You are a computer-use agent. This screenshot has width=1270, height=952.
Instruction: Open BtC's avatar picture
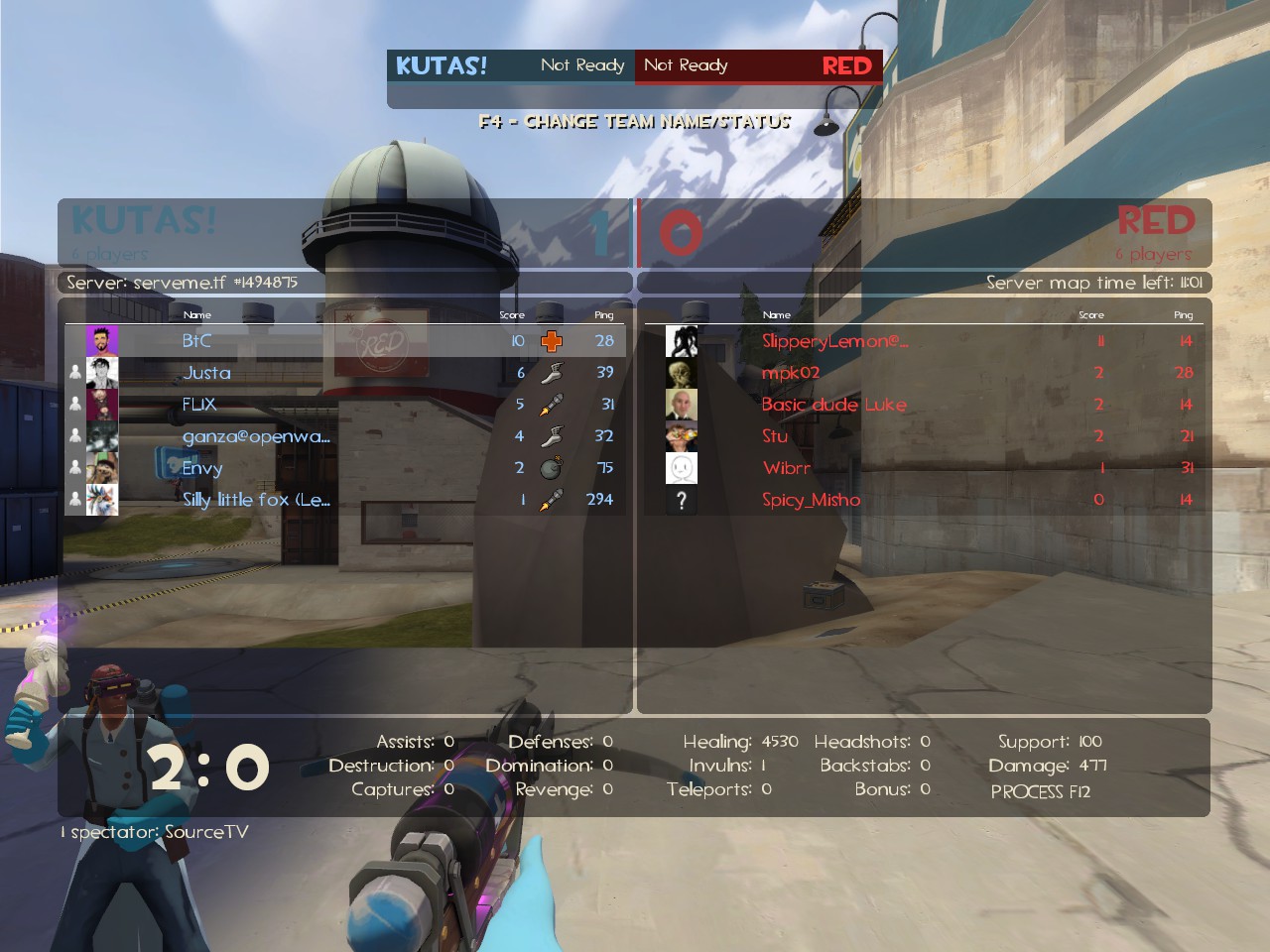tap(102, 341)
